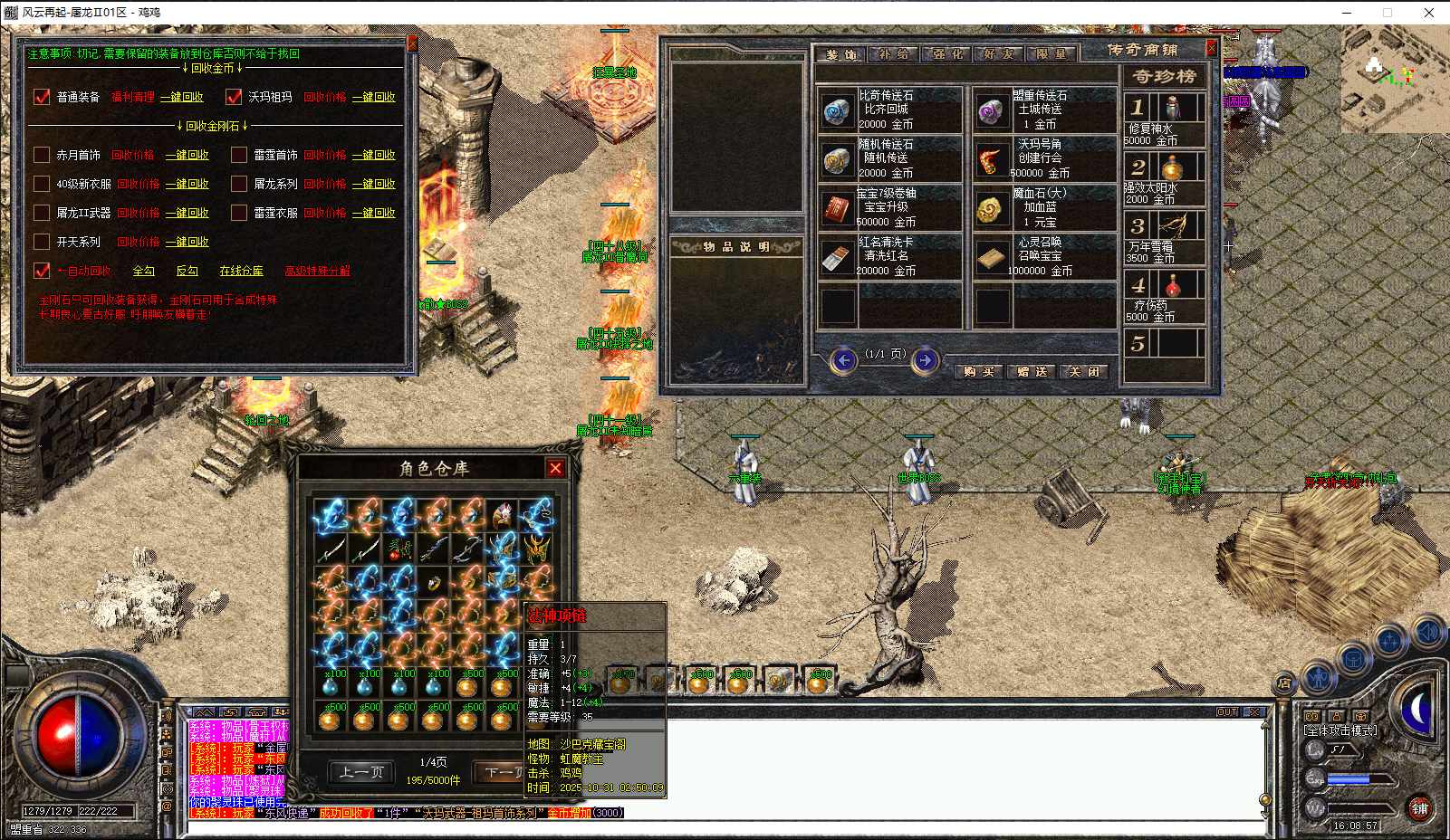Pick the plain gold ring in warehouse
The image size is (1450, 840).
click(x=435, y=583)
